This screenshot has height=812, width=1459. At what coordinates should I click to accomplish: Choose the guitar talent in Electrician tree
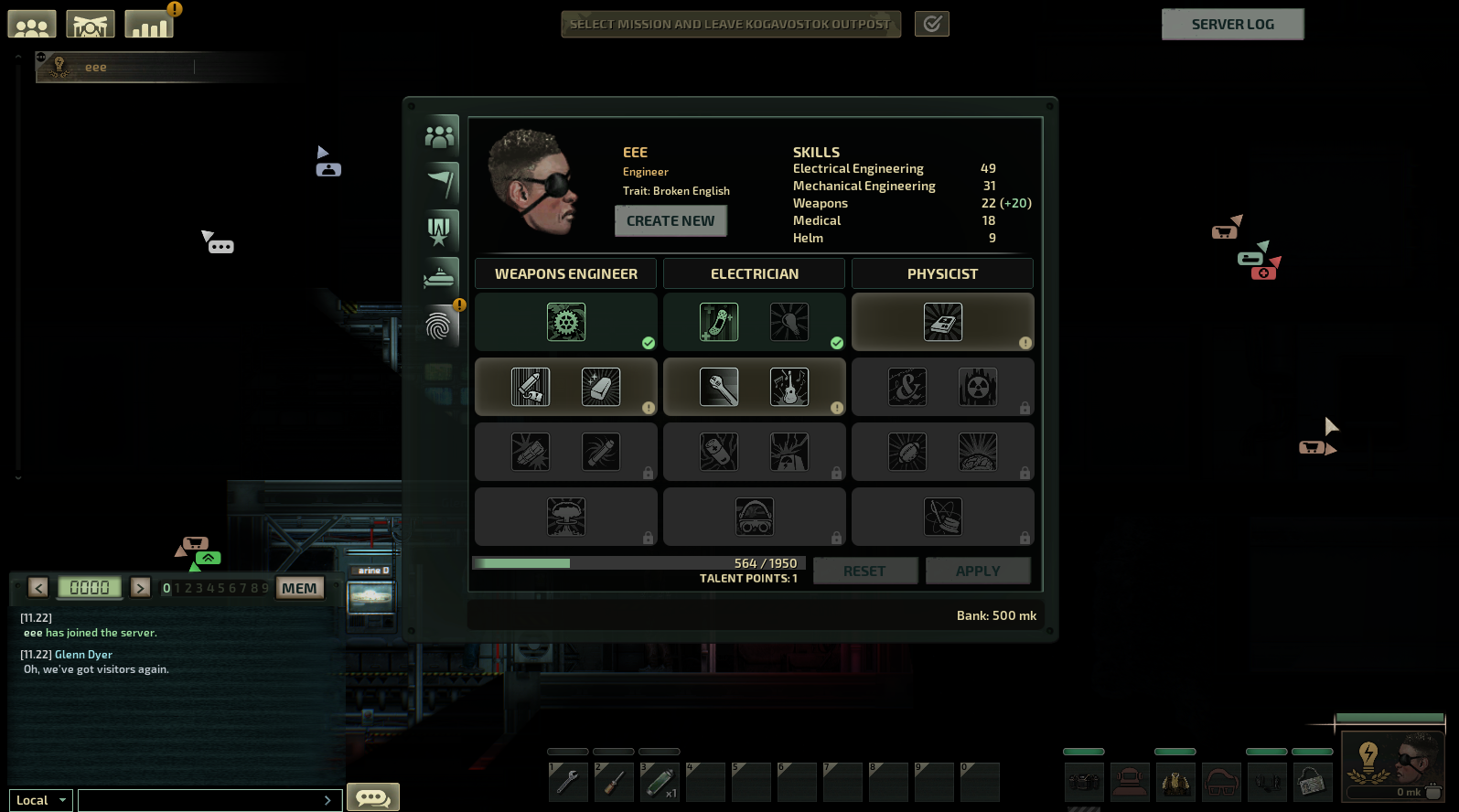(789, 388)
